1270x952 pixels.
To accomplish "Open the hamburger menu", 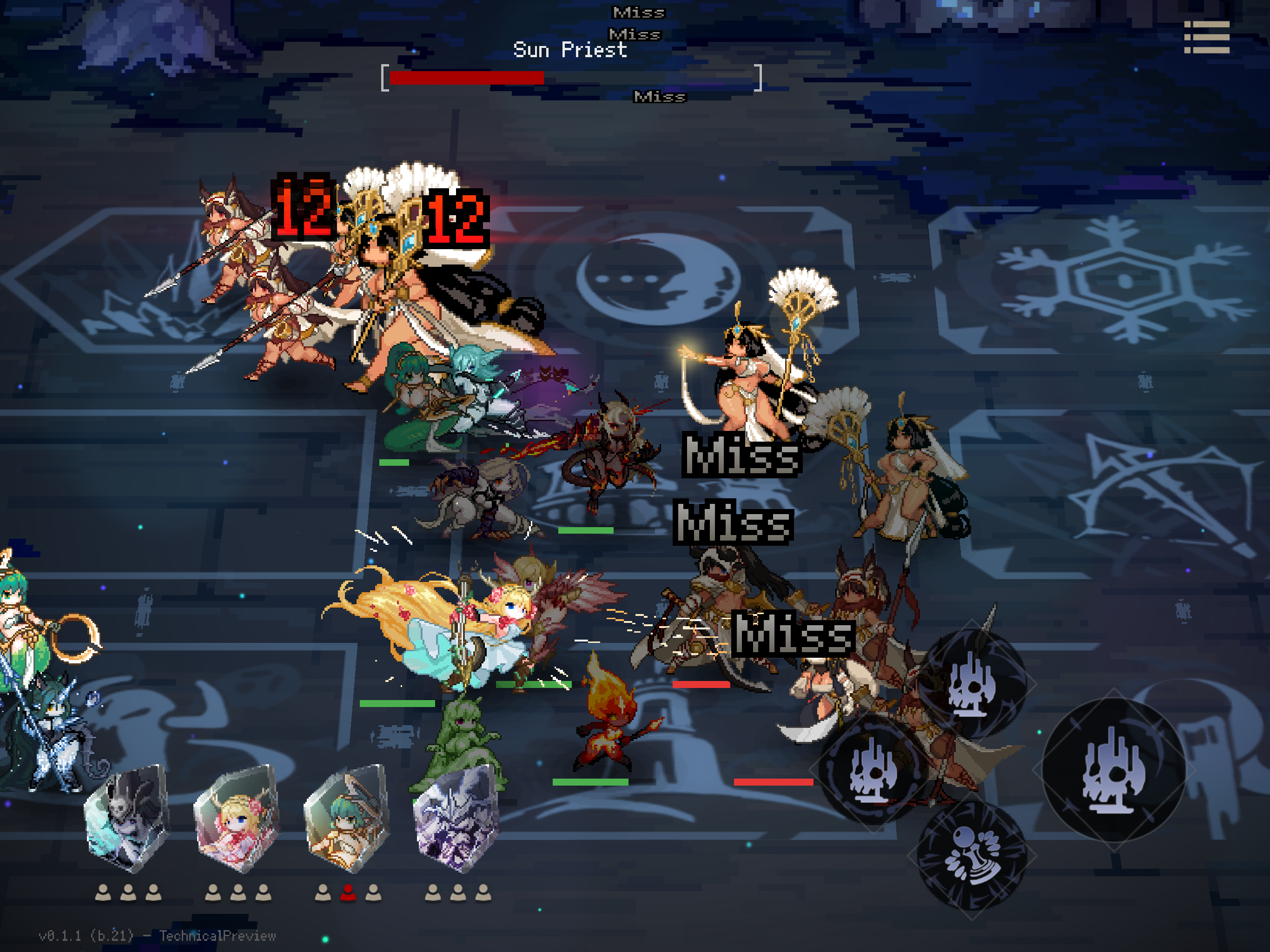I will click(x=1206, y=37).
